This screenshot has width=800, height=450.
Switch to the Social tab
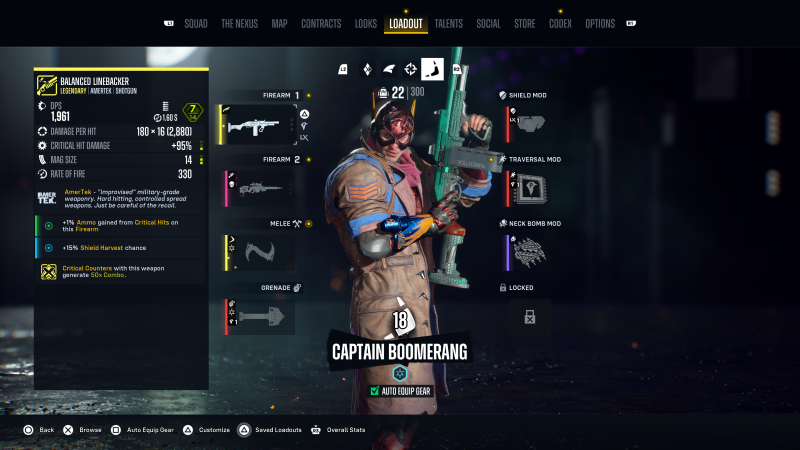point(489,23)
